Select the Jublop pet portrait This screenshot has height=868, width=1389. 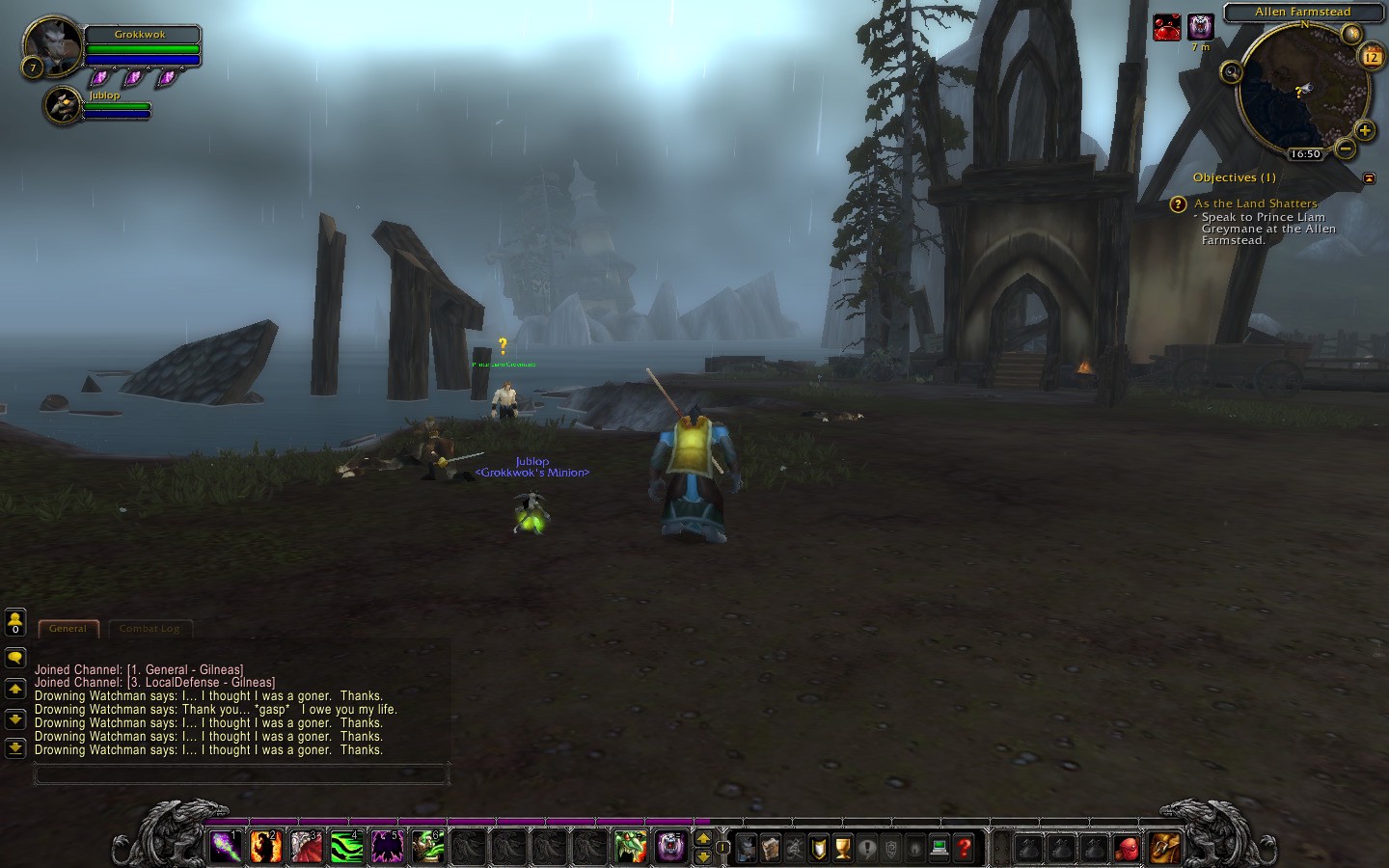64,106
